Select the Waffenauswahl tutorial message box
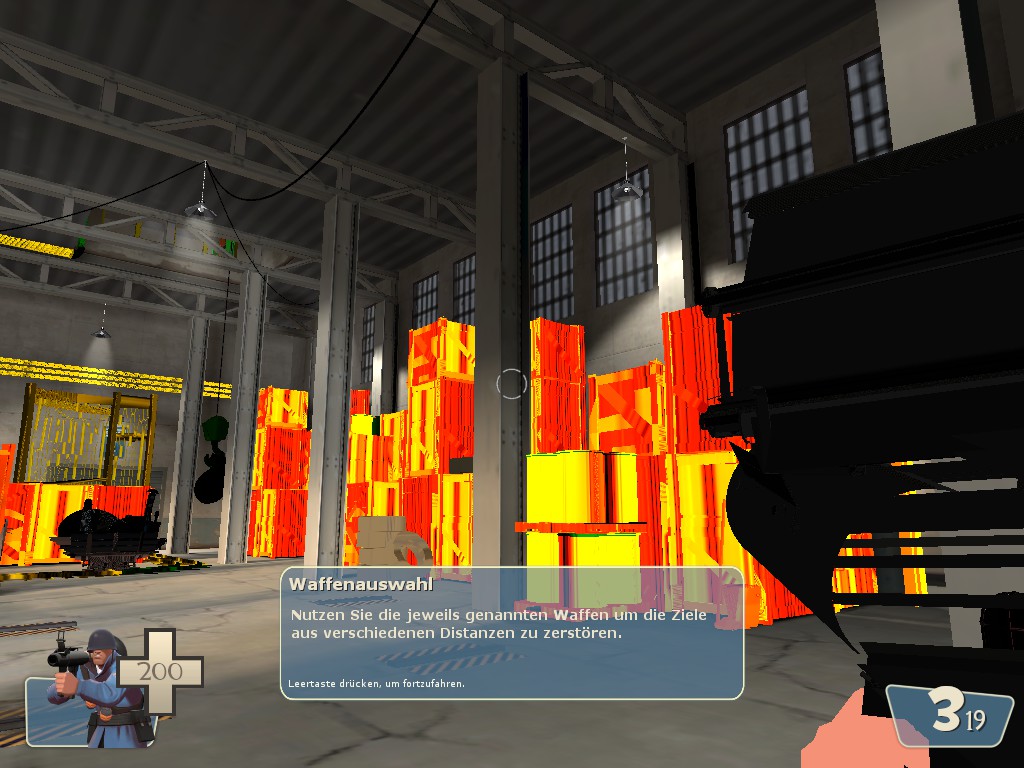The width and height of the screenshot is (1024, 768). tap(511, 633)
